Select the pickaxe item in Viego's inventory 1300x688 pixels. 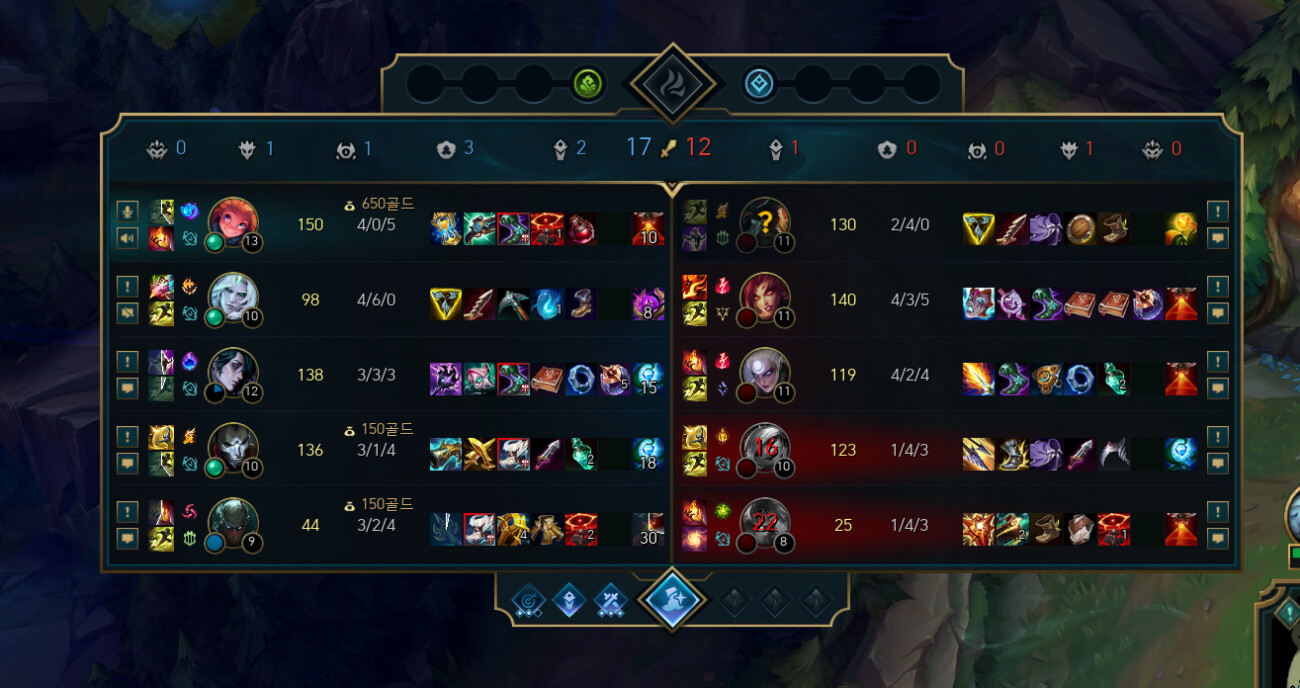[513, 303]
